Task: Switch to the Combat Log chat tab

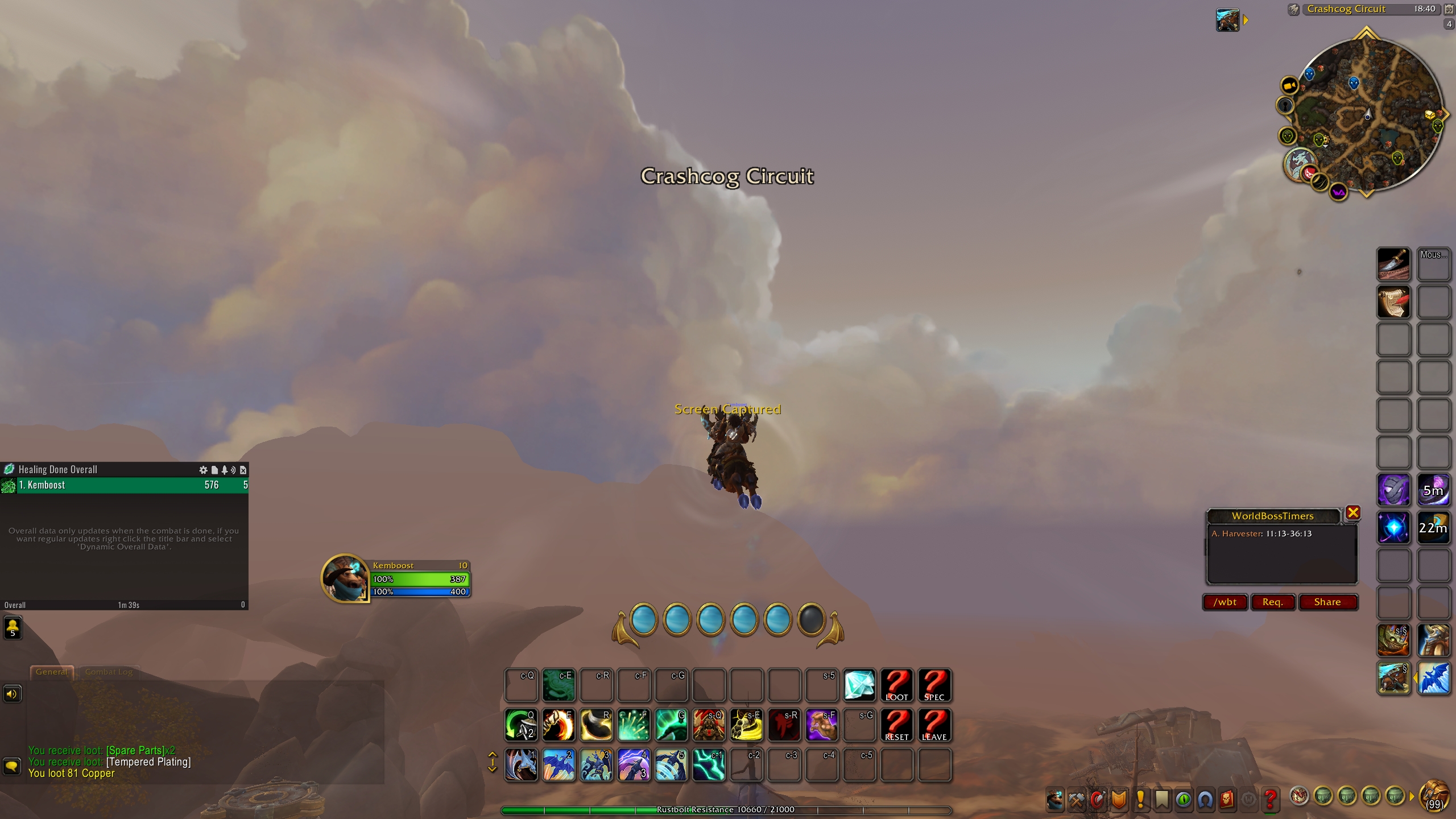Action: pyautogui.click(x=109, y=672)
